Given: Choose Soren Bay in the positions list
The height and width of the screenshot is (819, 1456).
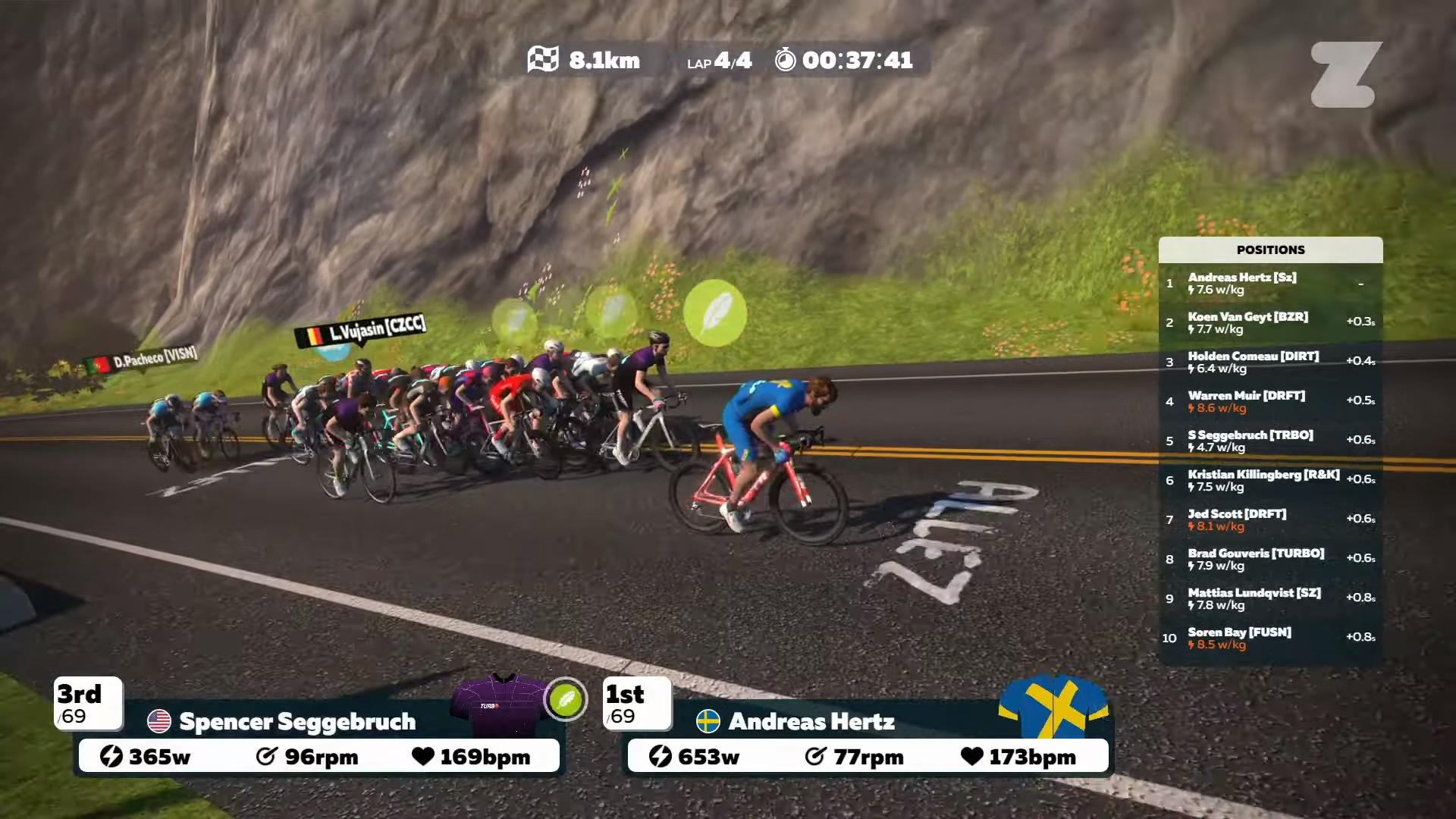Looking at the screenshot, I should click(1270, 639).
